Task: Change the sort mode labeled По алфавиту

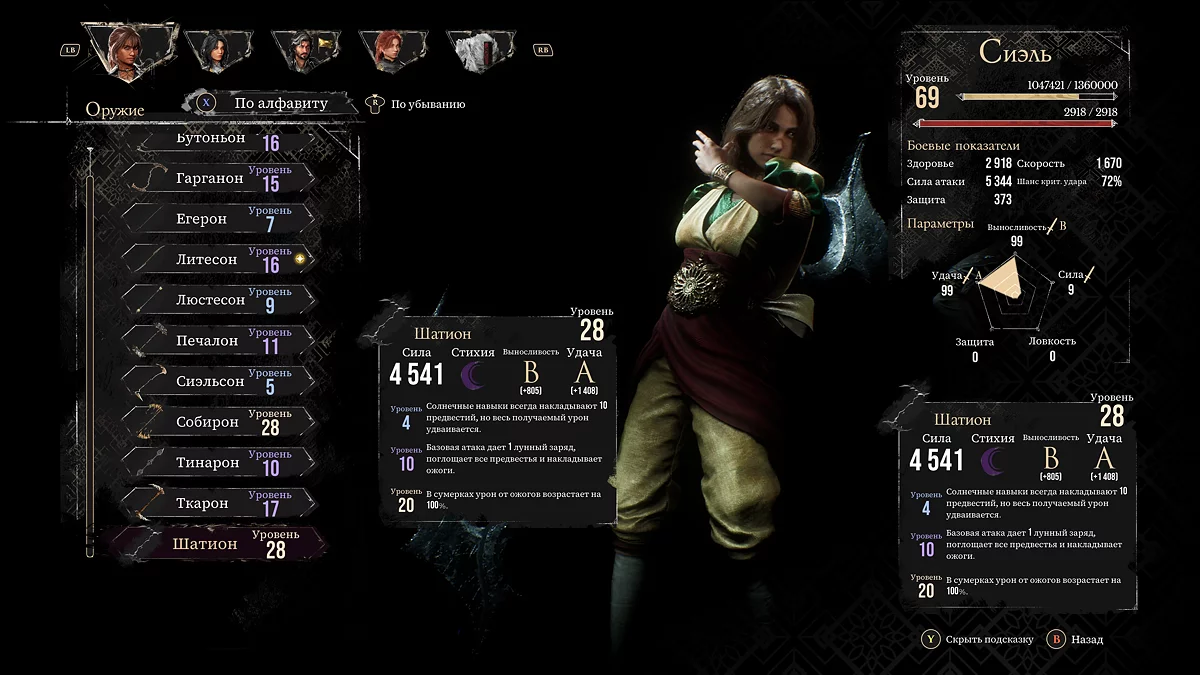Action: click(x=270, y=103)
